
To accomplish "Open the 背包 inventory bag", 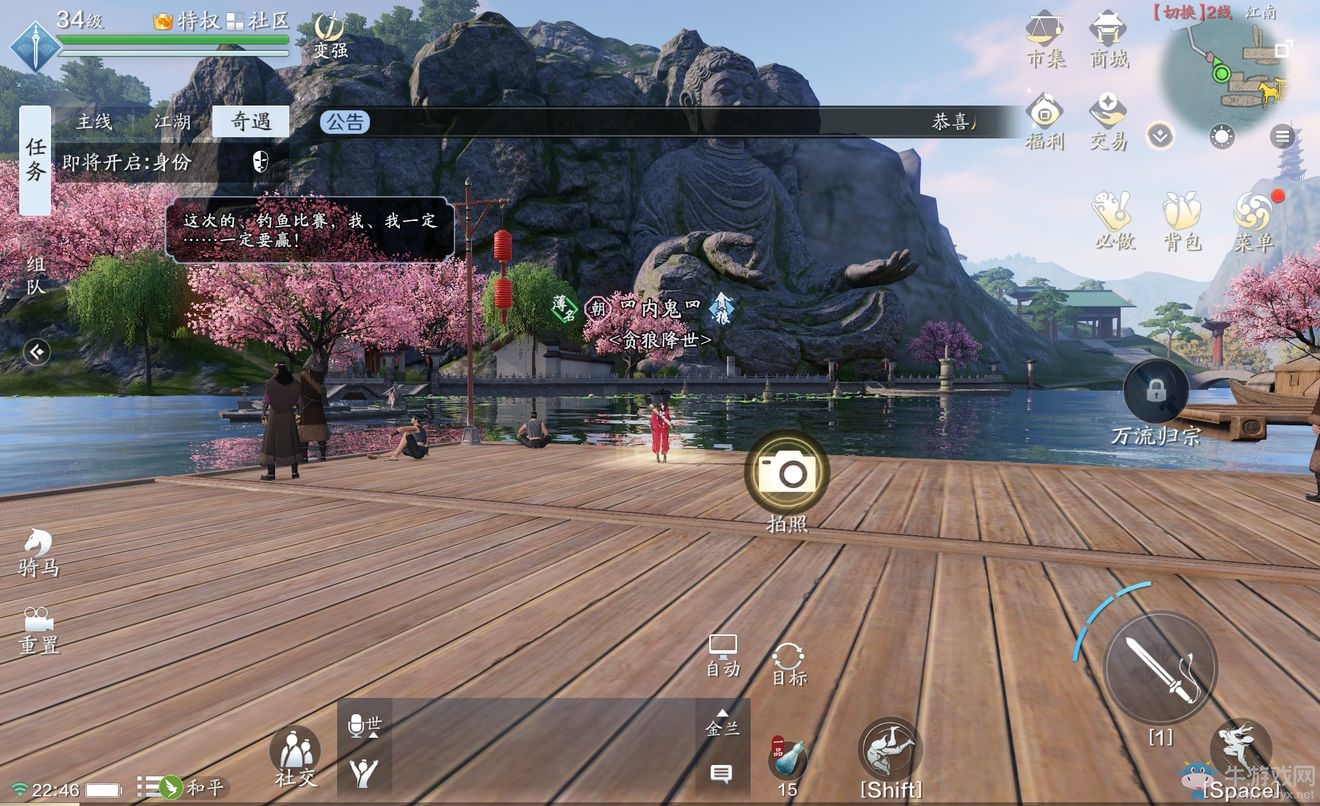I will pyautogui.click(x=1181, y=220).
